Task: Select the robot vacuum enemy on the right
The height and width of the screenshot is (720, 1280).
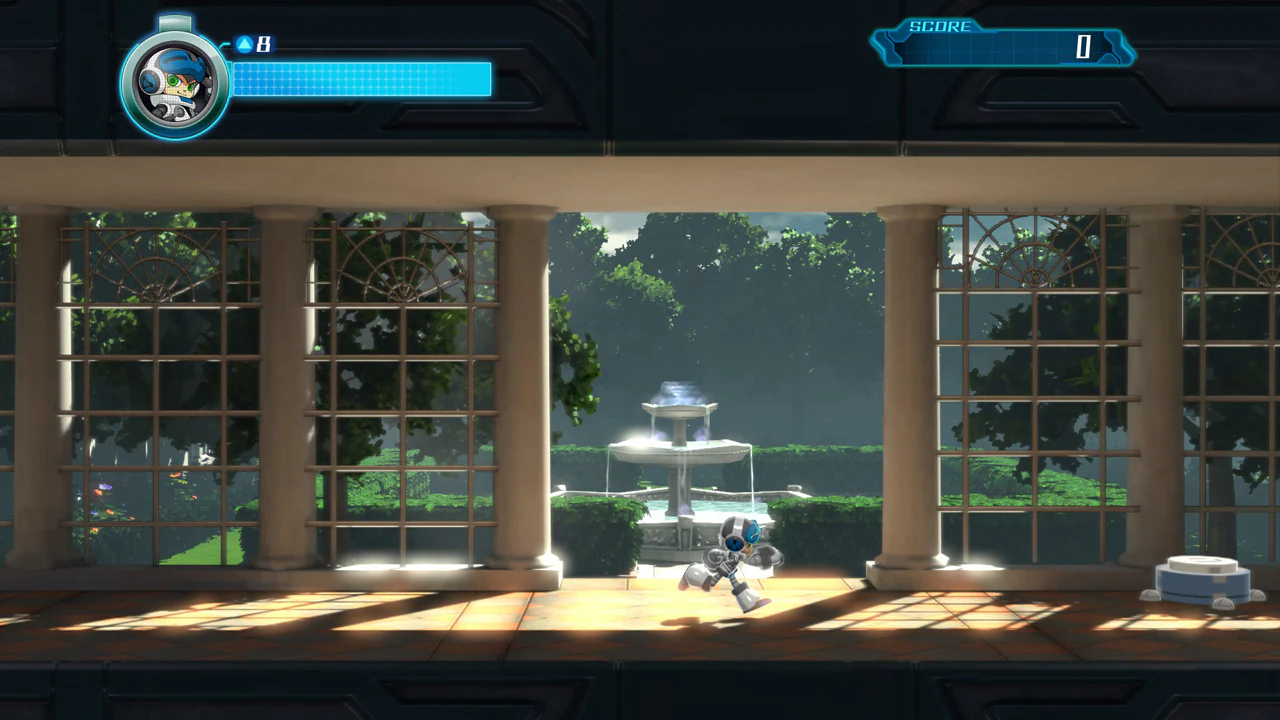Action: [x=1200, y=580]
